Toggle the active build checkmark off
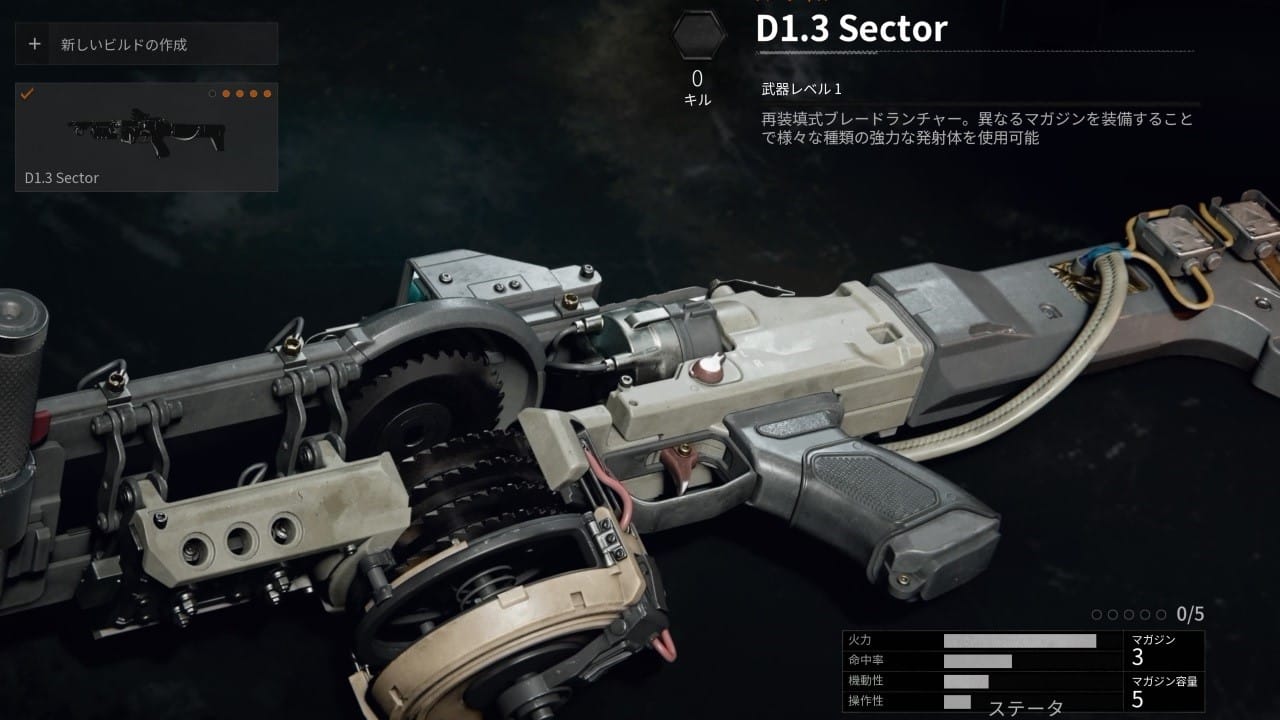 coord(27,93)
